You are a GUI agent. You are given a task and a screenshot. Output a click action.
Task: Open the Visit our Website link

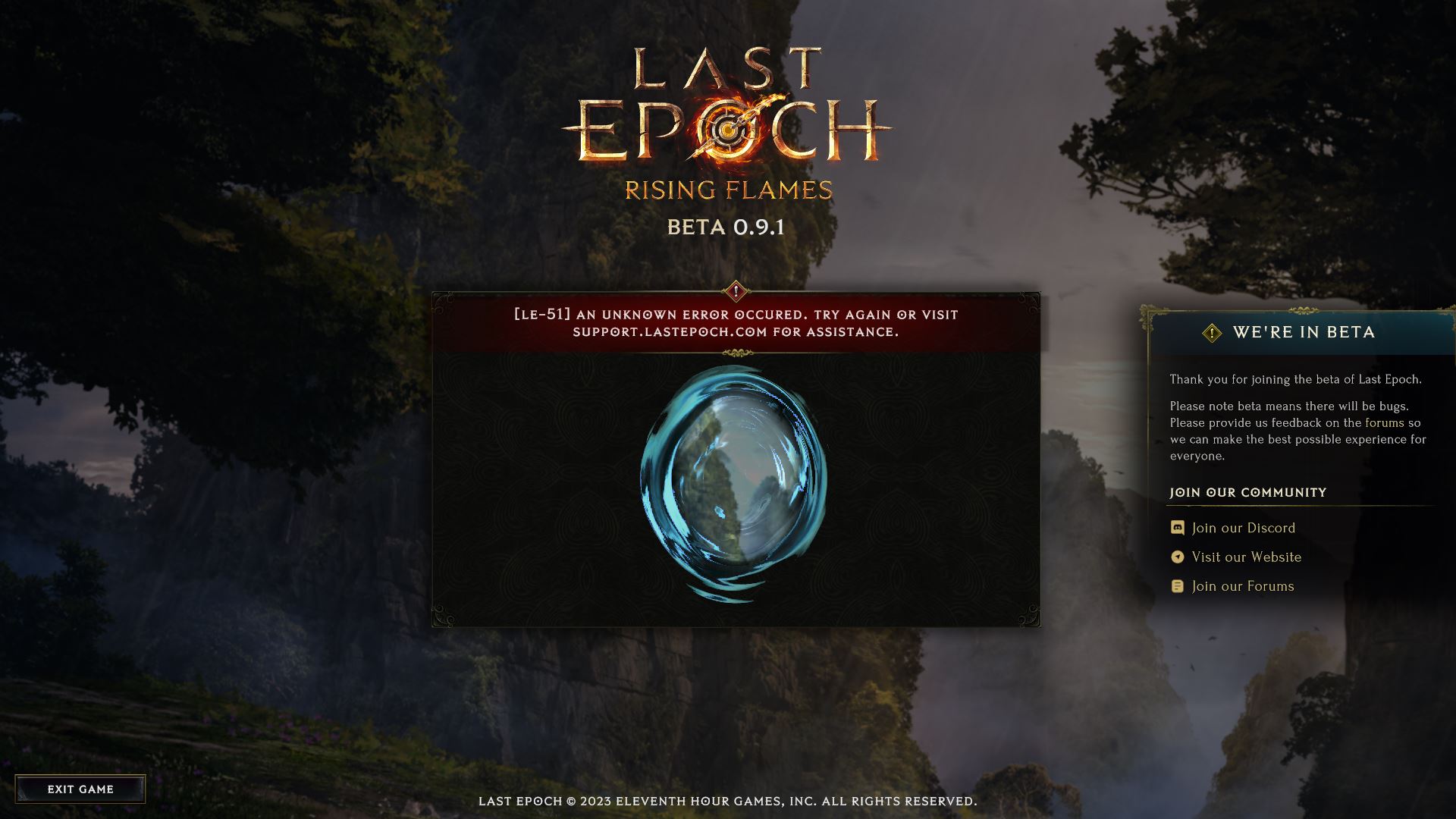[1246, 557]
